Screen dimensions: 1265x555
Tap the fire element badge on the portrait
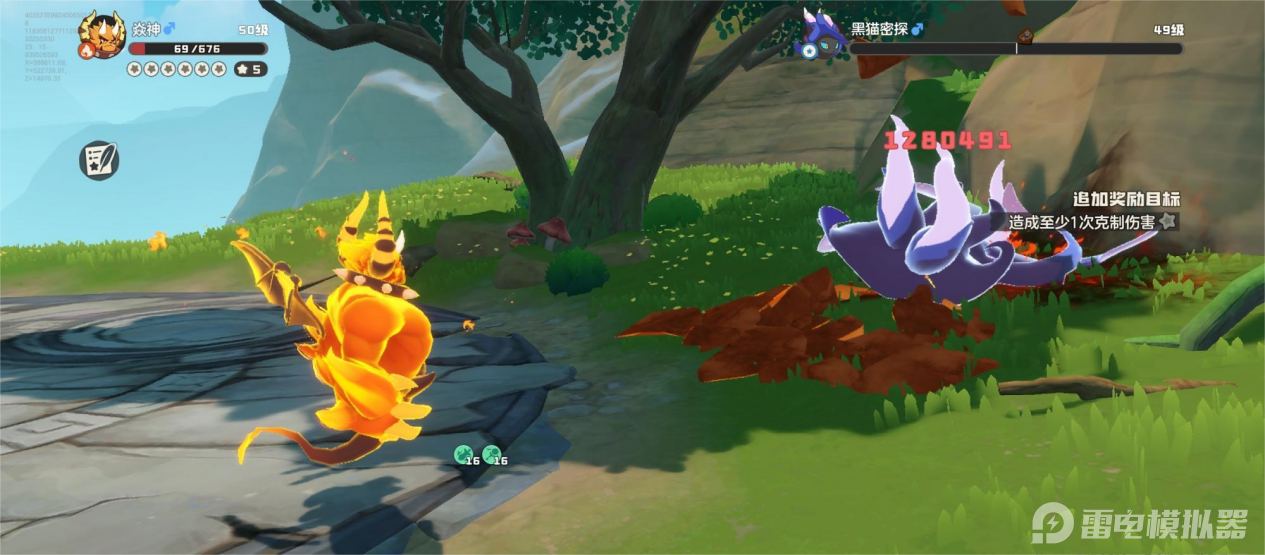(88, 50)
